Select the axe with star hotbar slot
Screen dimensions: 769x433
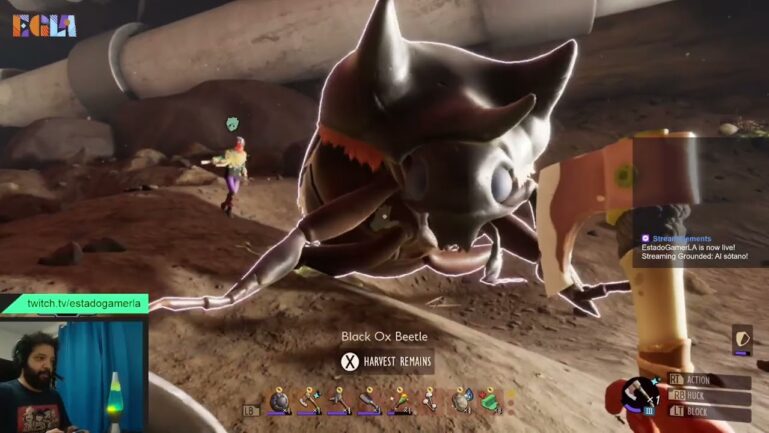[309, 401]
